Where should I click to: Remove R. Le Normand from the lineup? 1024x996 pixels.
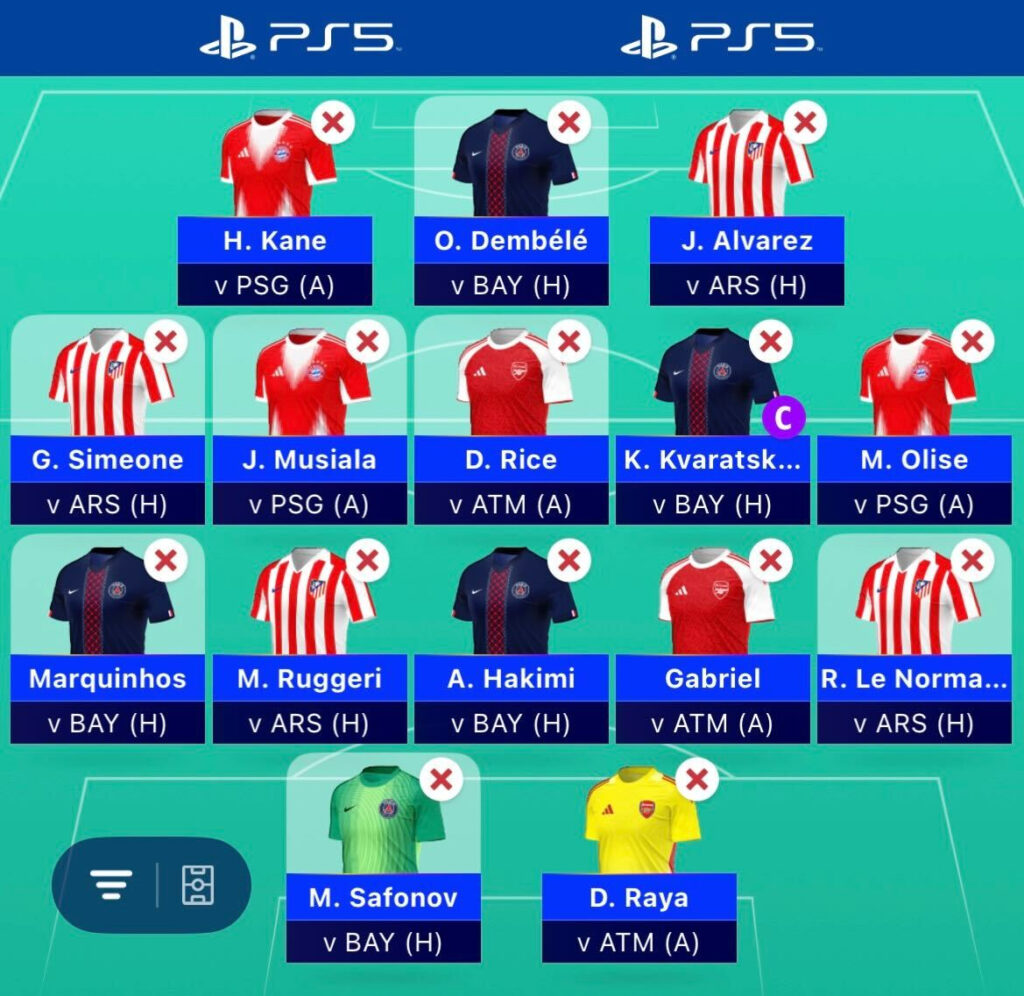(x=971, y=561)
